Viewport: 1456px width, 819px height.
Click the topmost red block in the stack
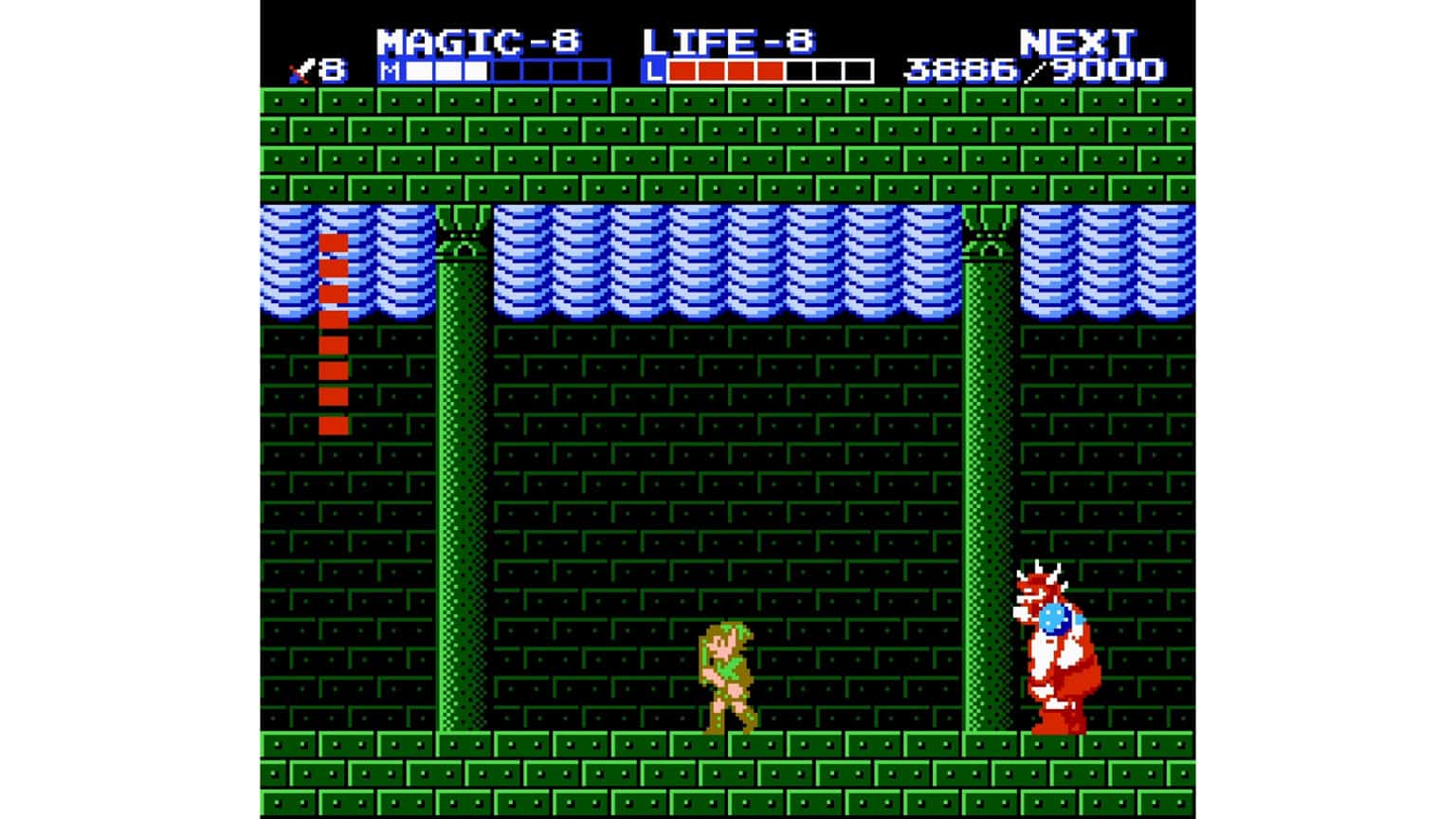335,245
